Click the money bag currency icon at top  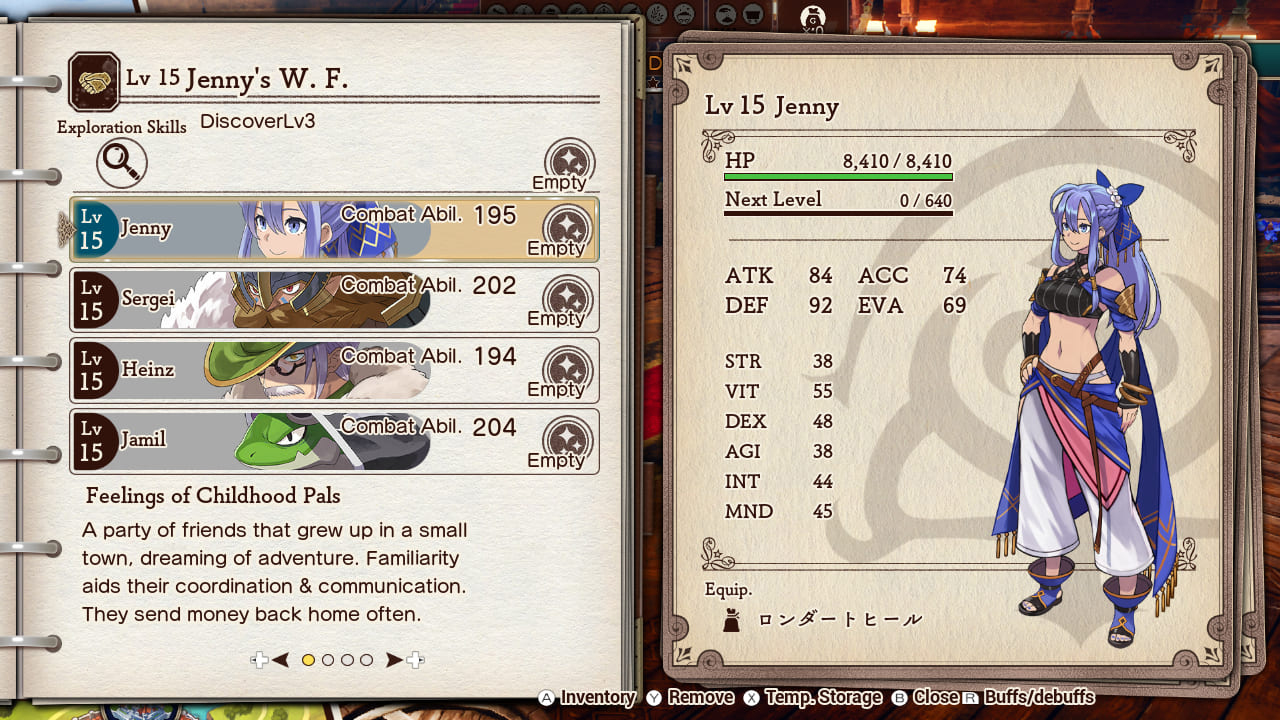(812, 18)
